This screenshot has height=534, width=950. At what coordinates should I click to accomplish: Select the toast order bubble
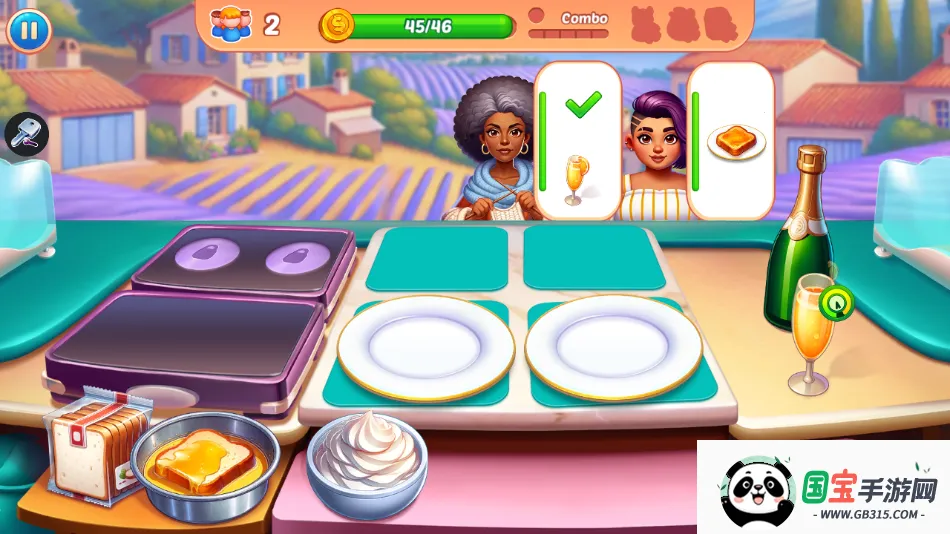(x=732, y=140)
